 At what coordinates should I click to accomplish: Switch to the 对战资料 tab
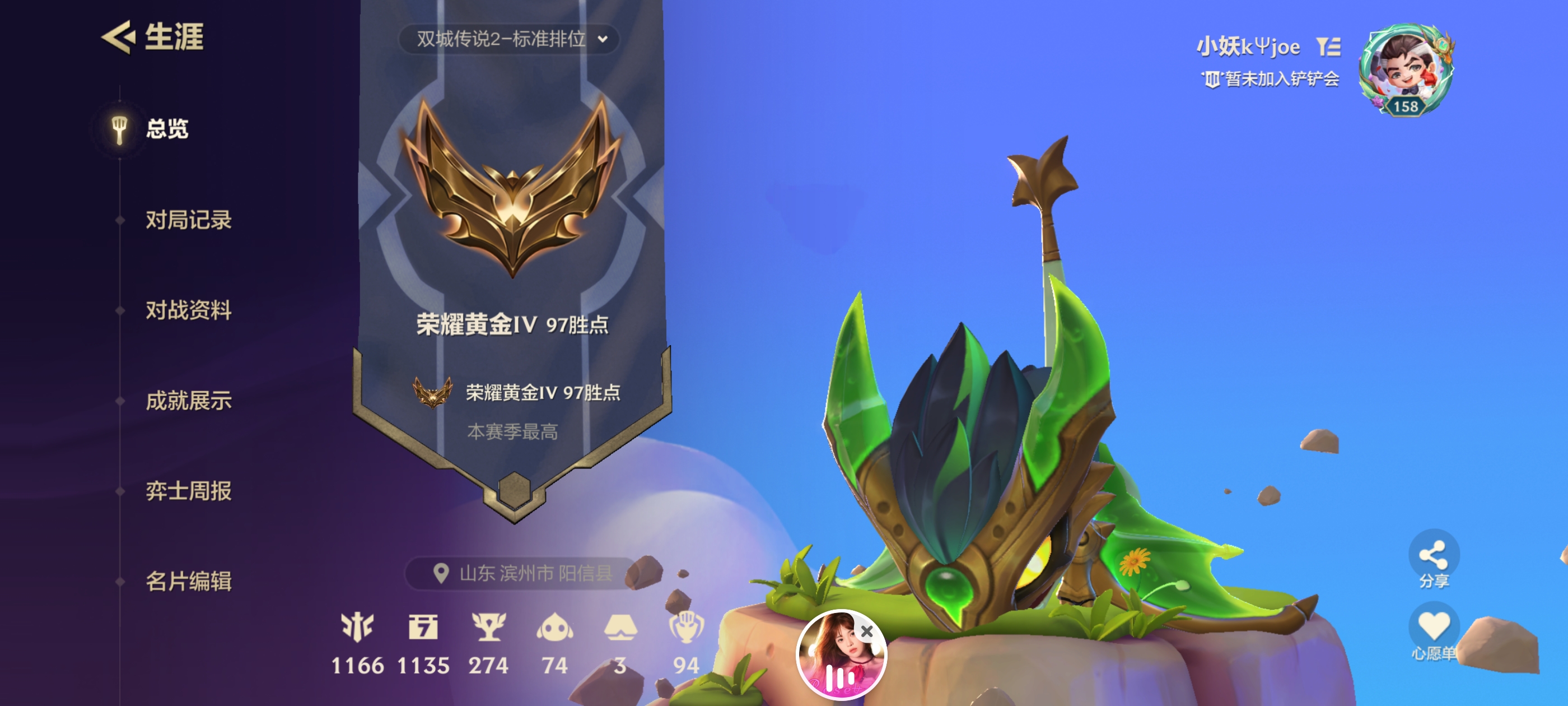(x=188, y=310)
